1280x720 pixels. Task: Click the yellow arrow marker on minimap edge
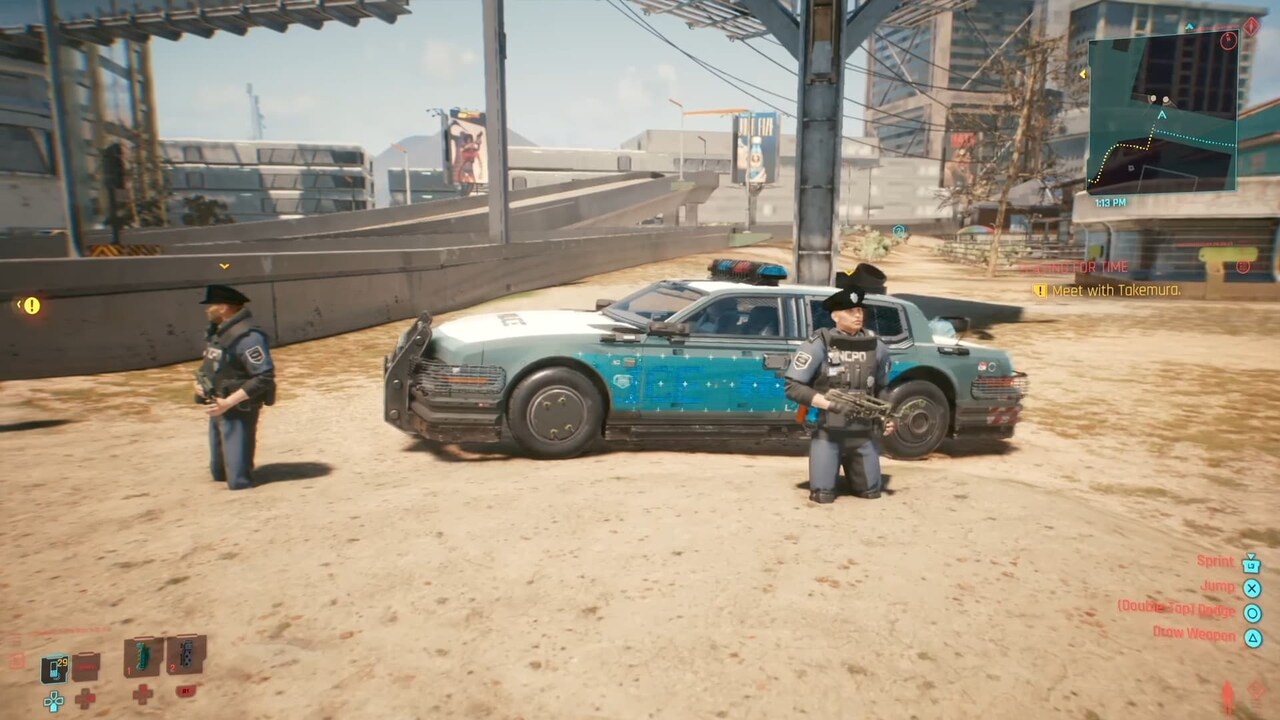click(1083, 74)
